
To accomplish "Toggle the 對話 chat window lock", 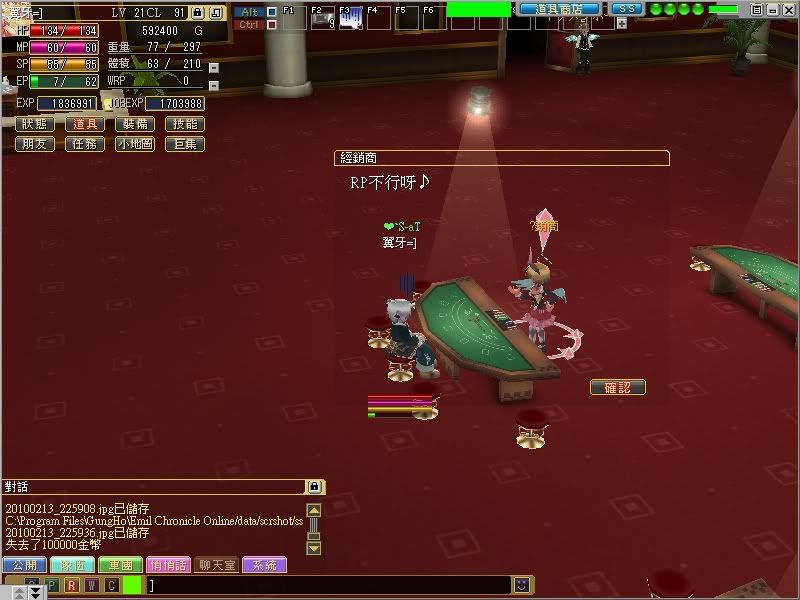I will pyautogui.click(x=314, y=487).
